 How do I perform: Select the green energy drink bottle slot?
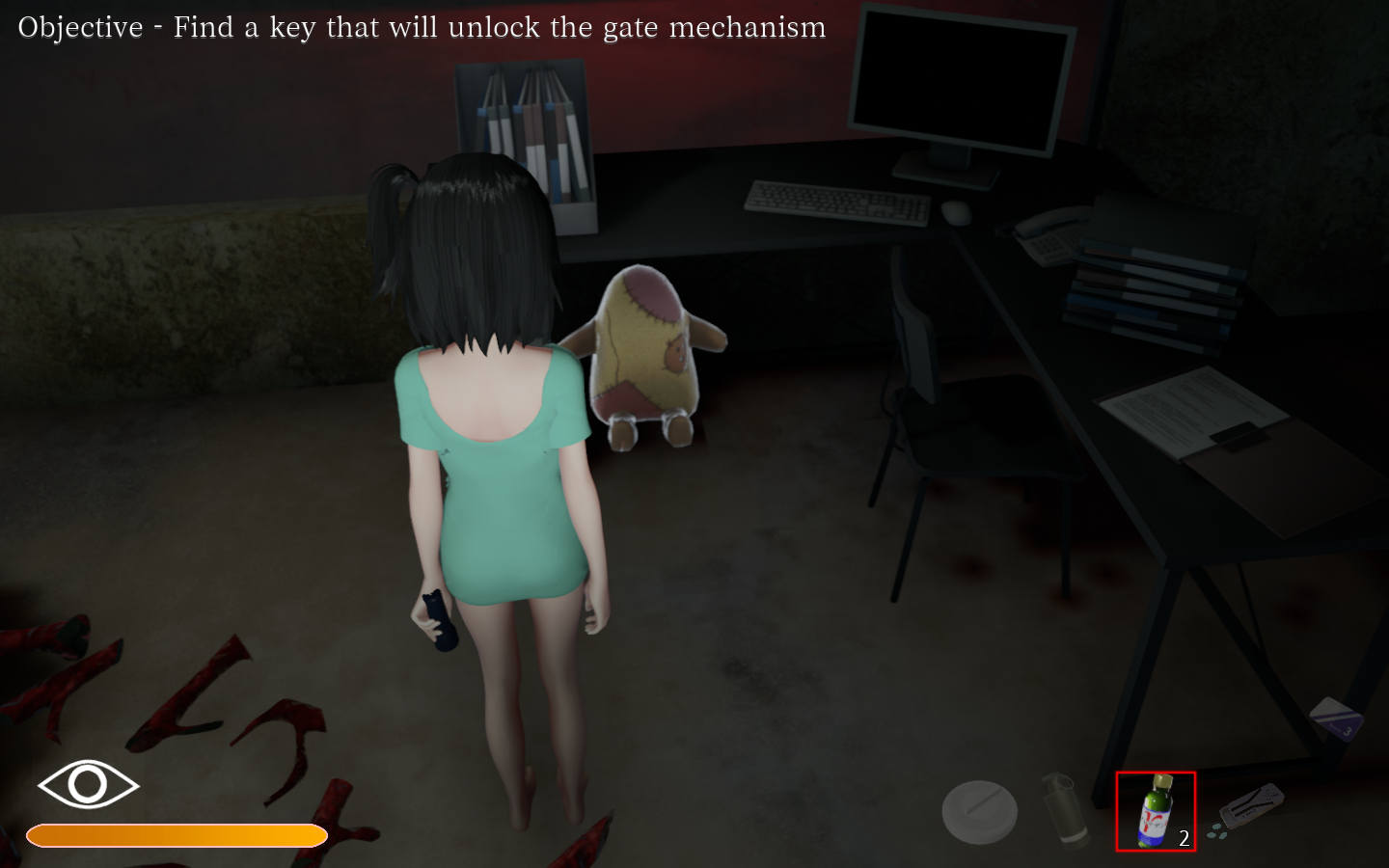click(1155, 811)
